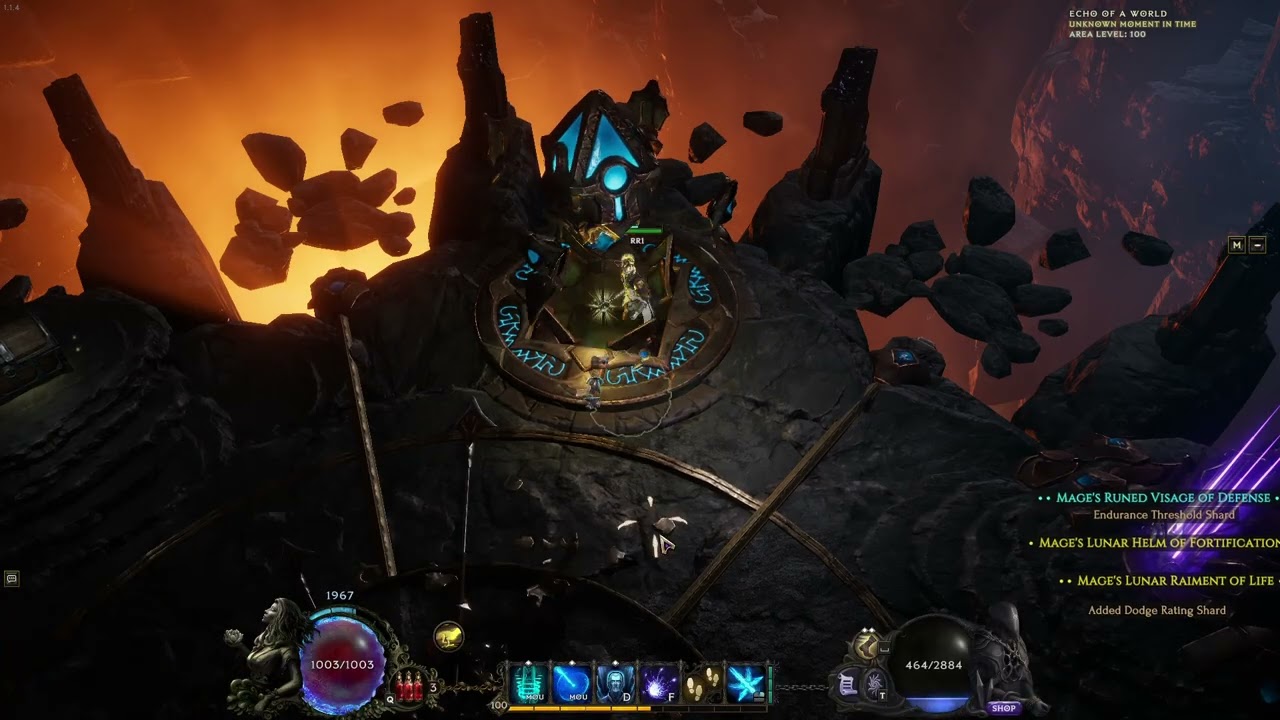This screenshot has width=1280, height=720.
Task: Trigger the glowing face skill bound to D
Action: click(x=615, y=684)
